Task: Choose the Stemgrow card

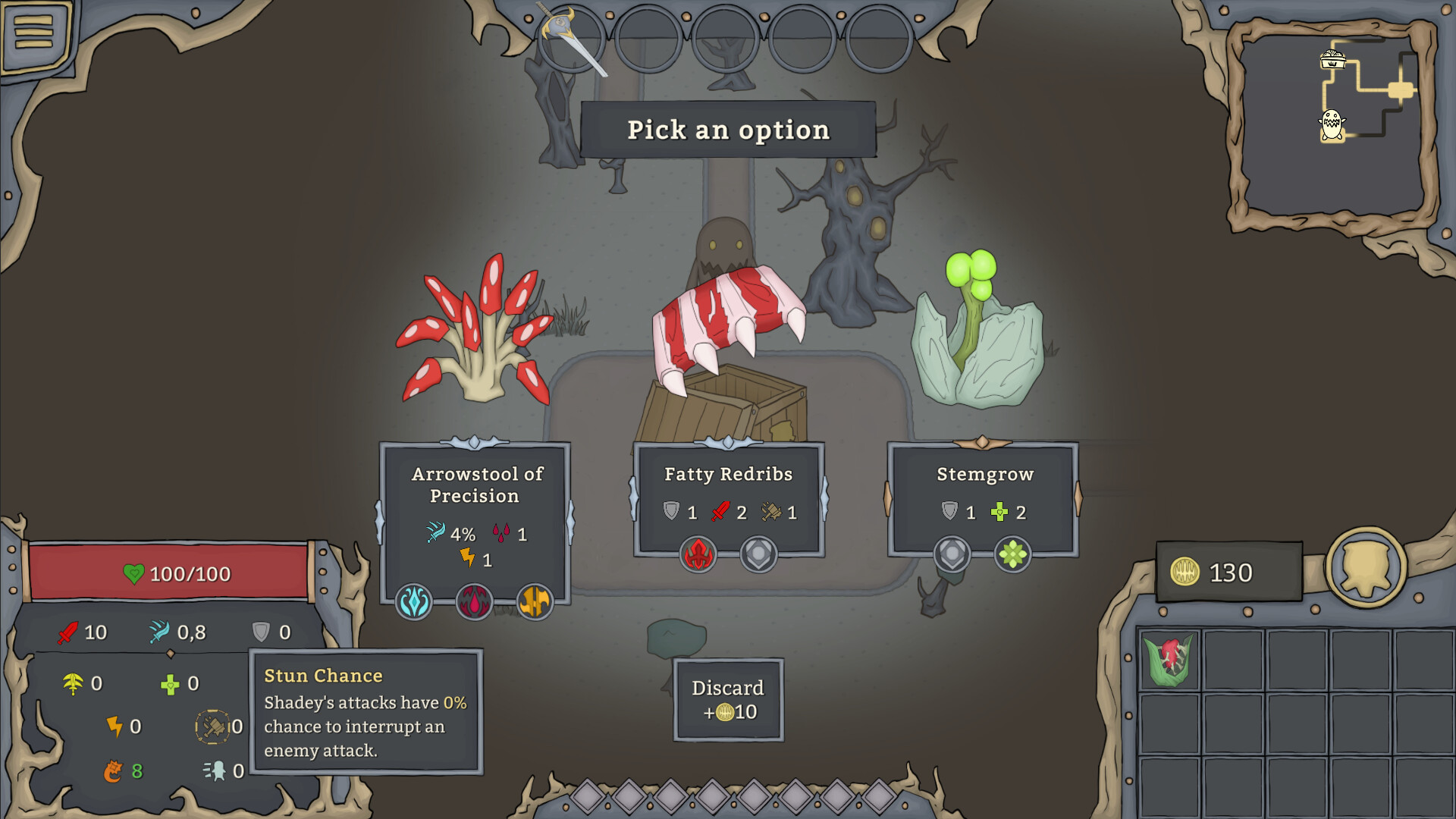Action: [x=984, y=475]
